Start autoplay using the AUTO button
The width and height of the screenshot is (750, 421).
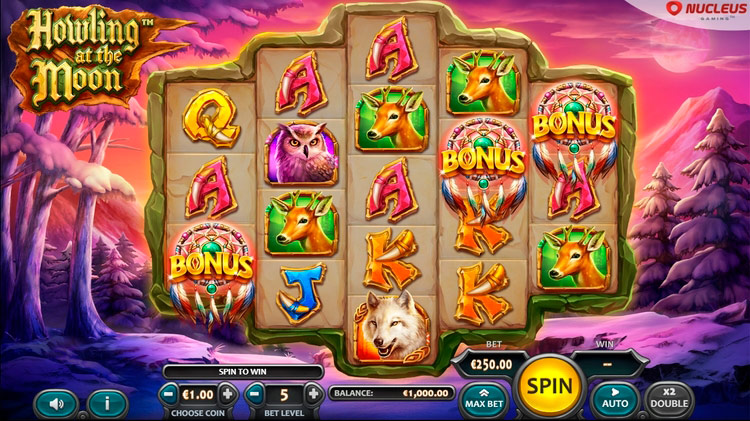pyautogui.click(x=615, y=400)
